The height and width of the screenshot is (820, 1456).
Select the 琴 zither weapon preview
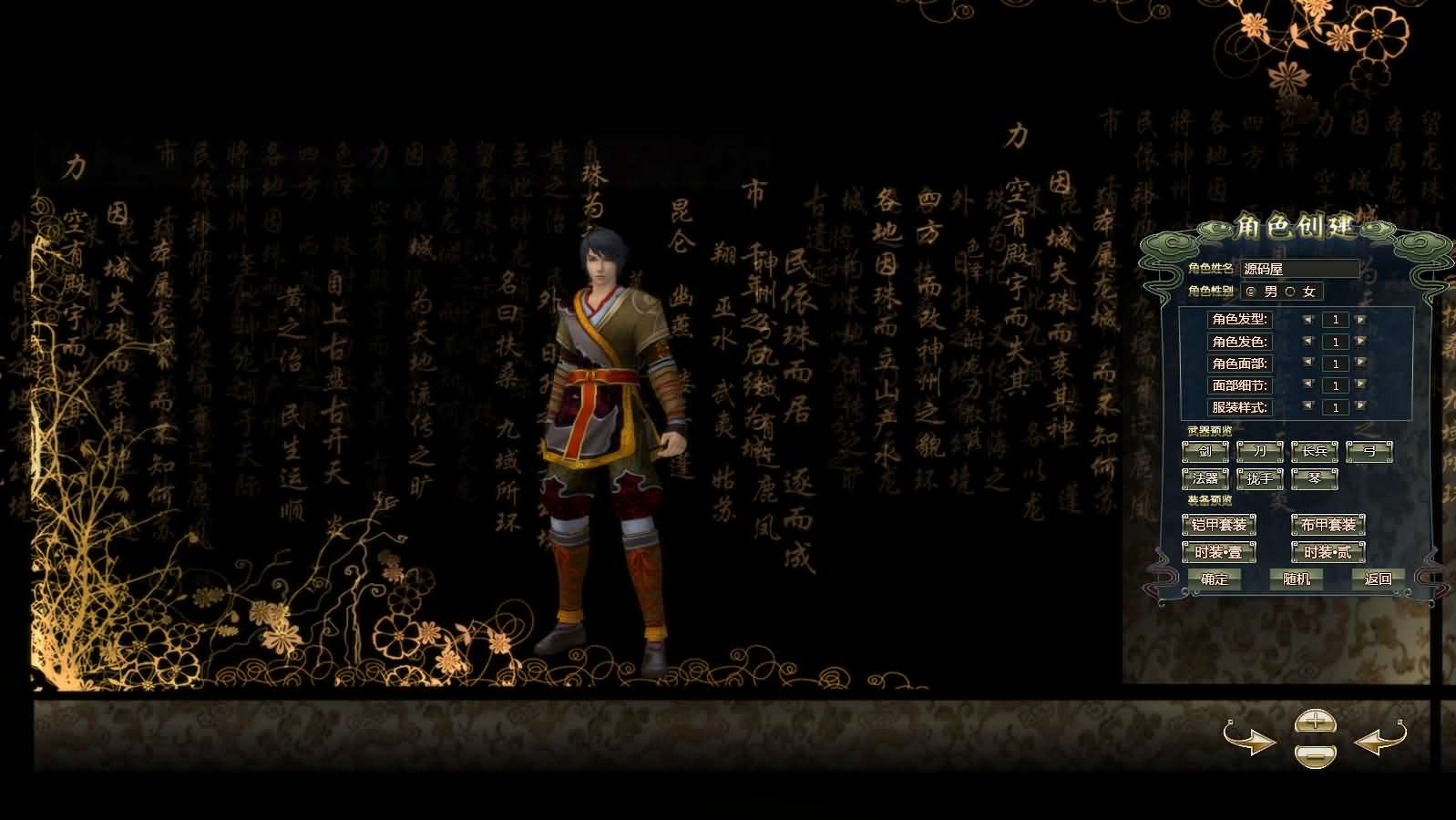(1315, 477)
